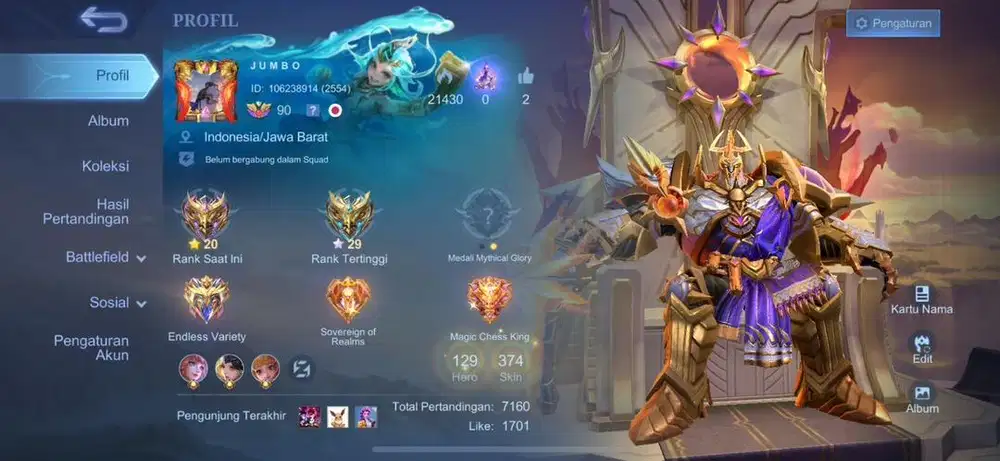Open the Koleksi tab
The image size is (1000, 461).
[x=105, y=166]
